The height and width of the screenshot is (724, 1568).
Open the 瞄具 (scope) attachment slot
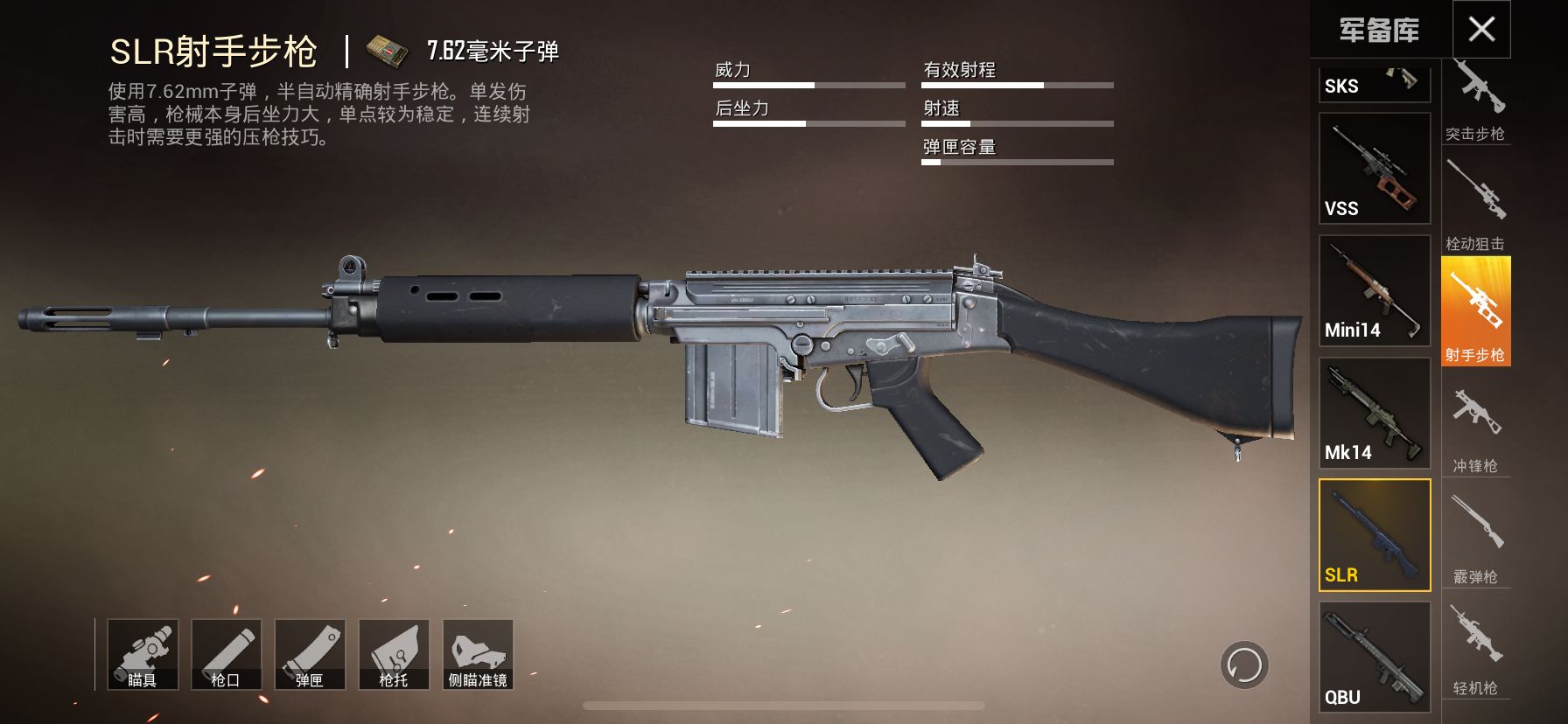(143, 655)
